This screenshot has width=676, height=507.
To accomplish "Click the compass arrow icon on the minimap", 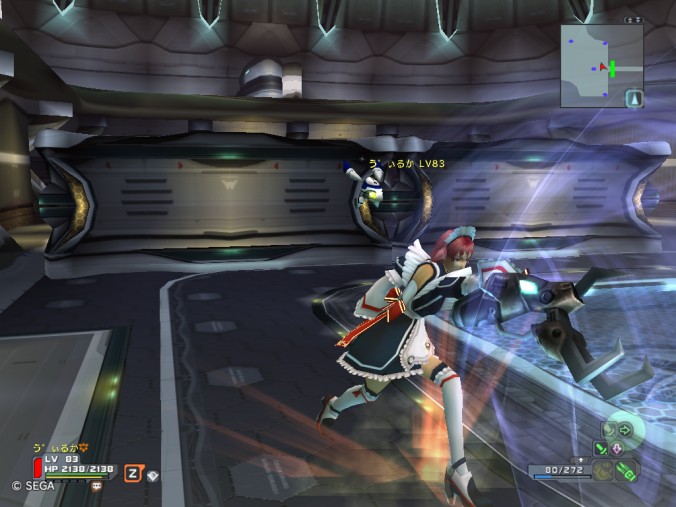I will point(633,98).
